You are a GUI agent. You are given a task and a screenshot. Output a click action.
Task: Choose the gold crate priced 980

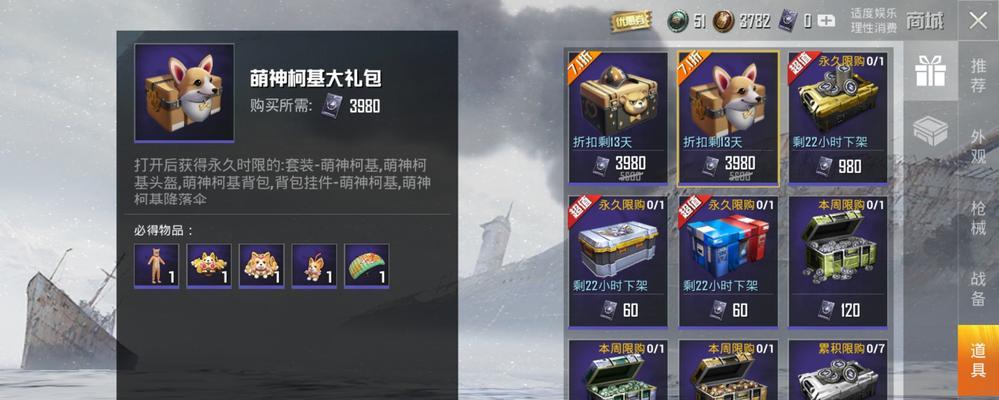click(x=837, y=118)
